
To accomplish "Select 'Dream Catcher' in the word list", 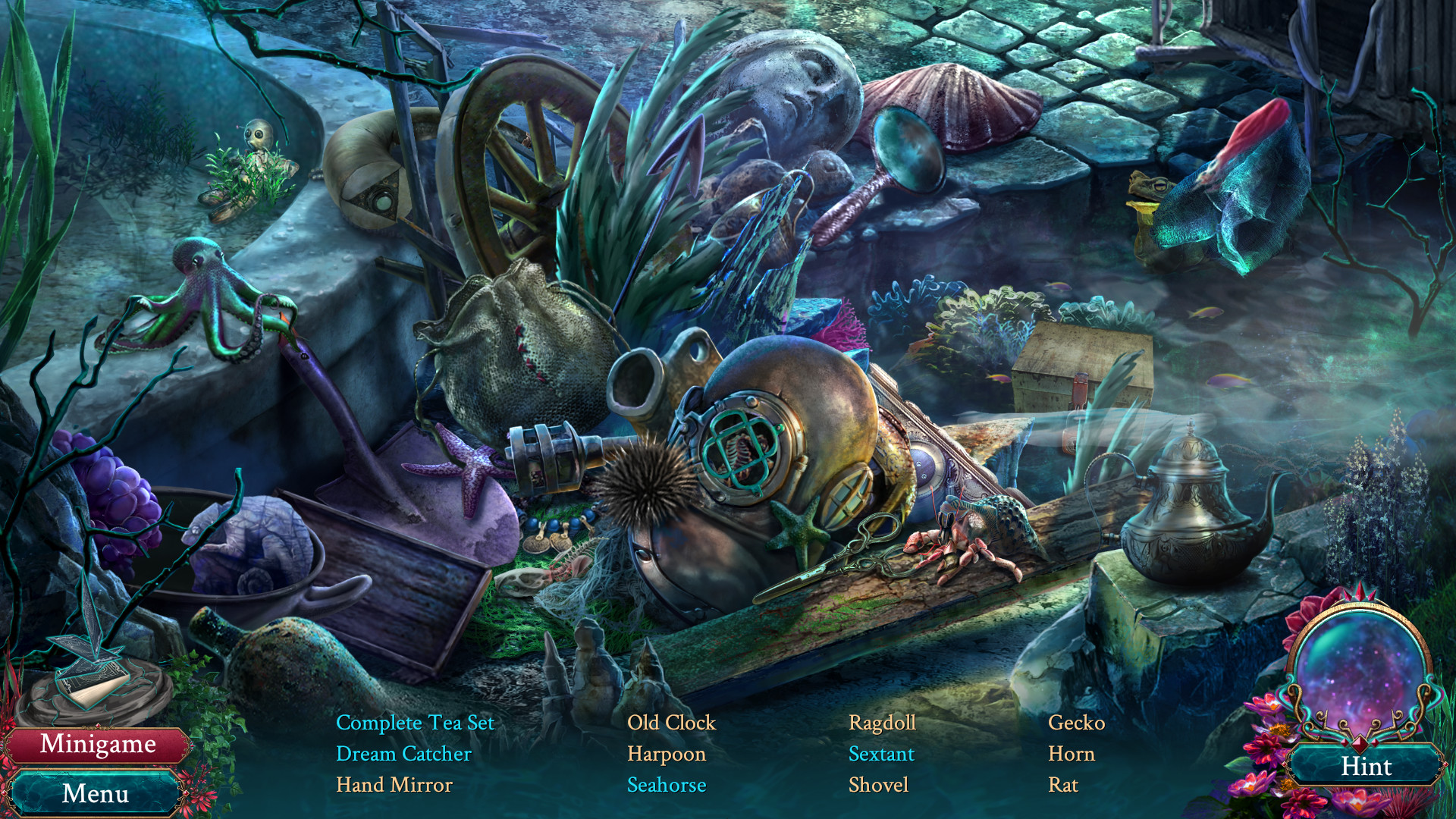I will click(x=403, y=754).
